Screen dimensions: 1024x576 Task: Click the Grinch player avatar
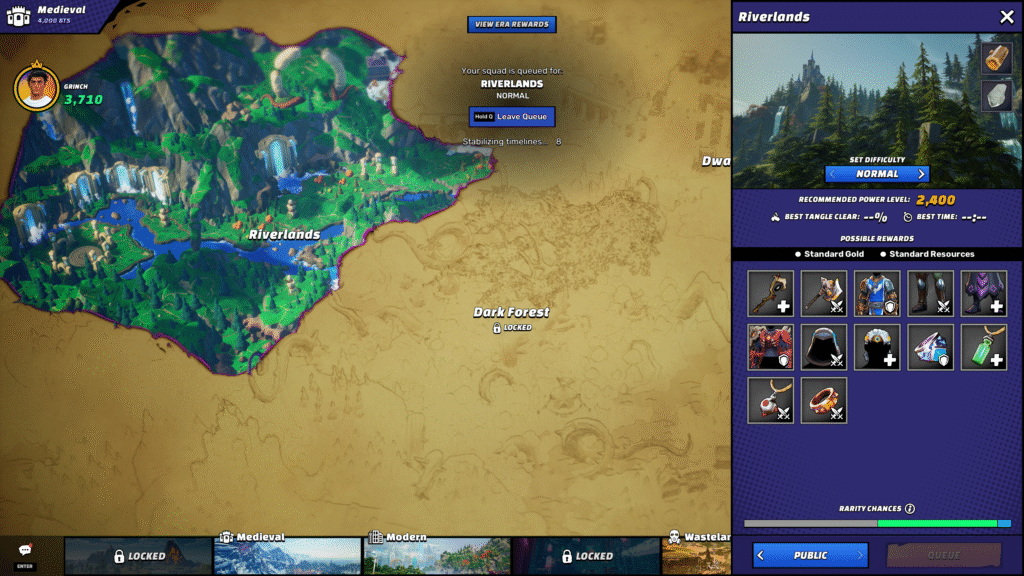(36, 89)
